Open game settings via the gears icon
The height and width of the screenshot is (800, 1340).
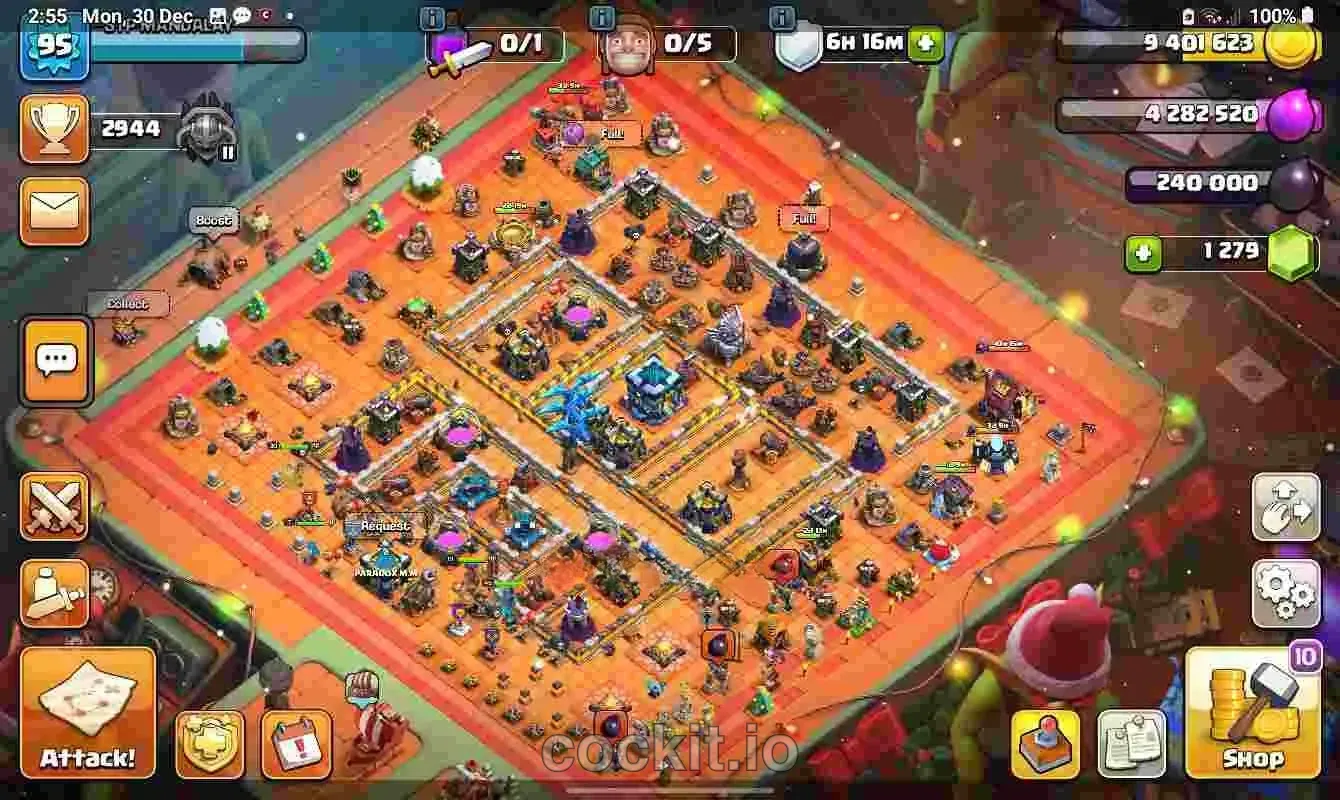point(1286,590)
